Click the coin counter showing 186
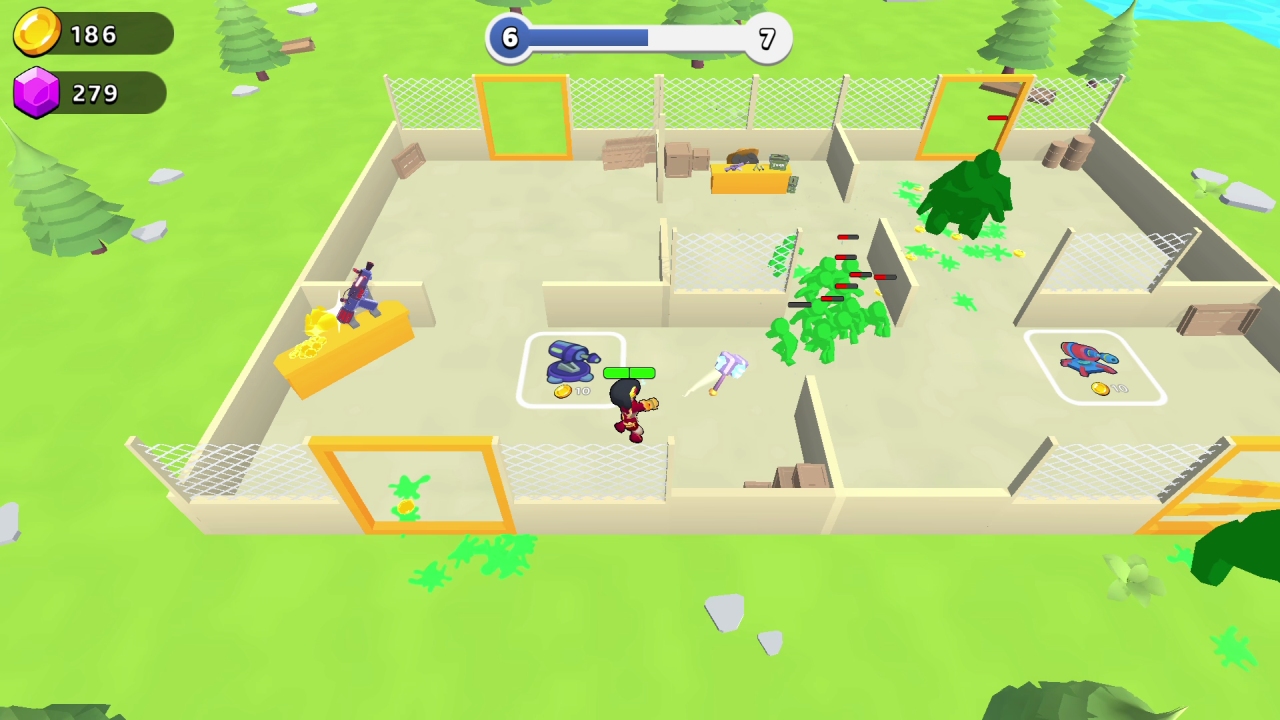The image size is (1280, 720). [x=92, y=33]
